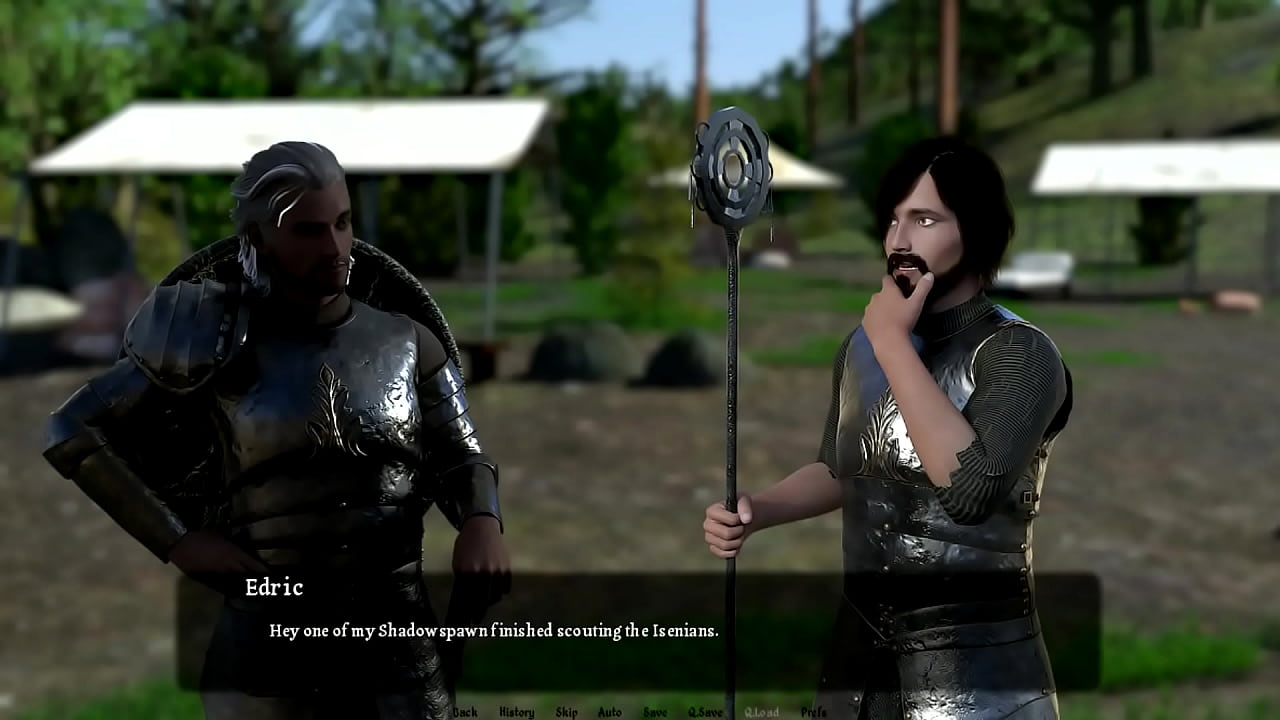
Task: Open the dialogue History log
Action: 516,712
